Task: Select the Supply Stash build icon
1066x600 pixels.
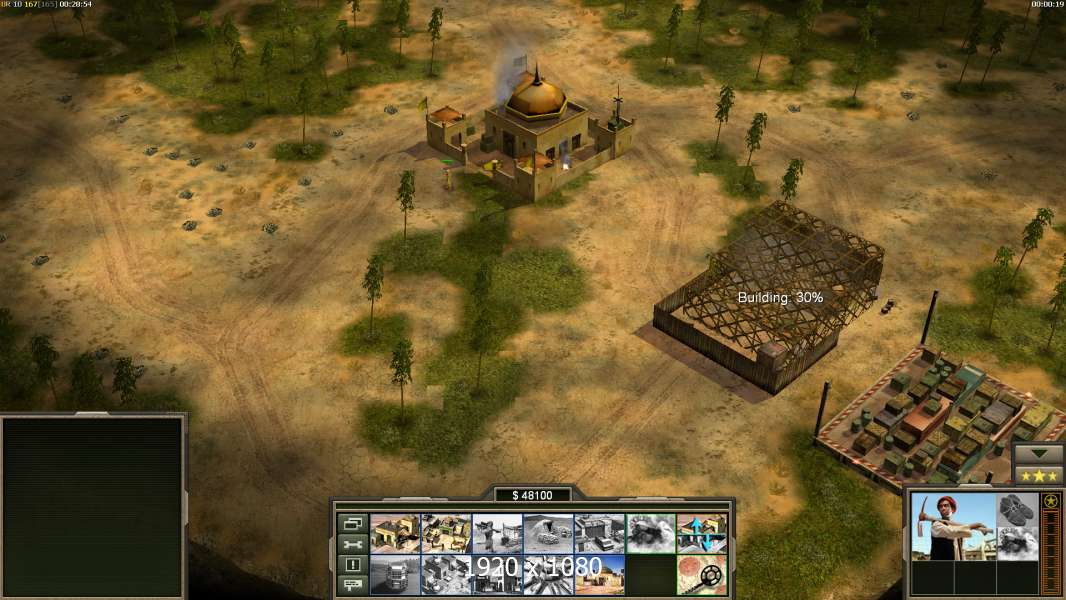Action: [394, 533]
